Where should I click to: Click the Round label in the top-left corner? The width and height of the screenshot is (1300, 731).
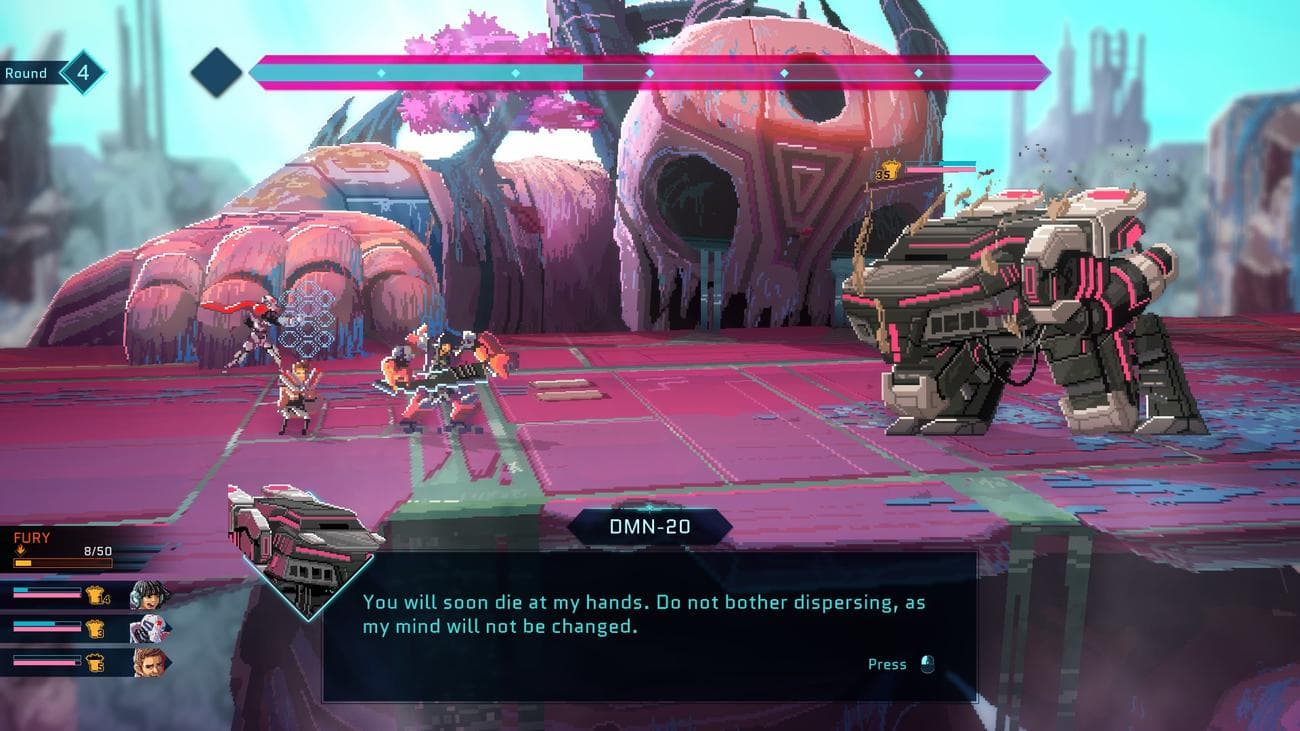tap(27, 72)
